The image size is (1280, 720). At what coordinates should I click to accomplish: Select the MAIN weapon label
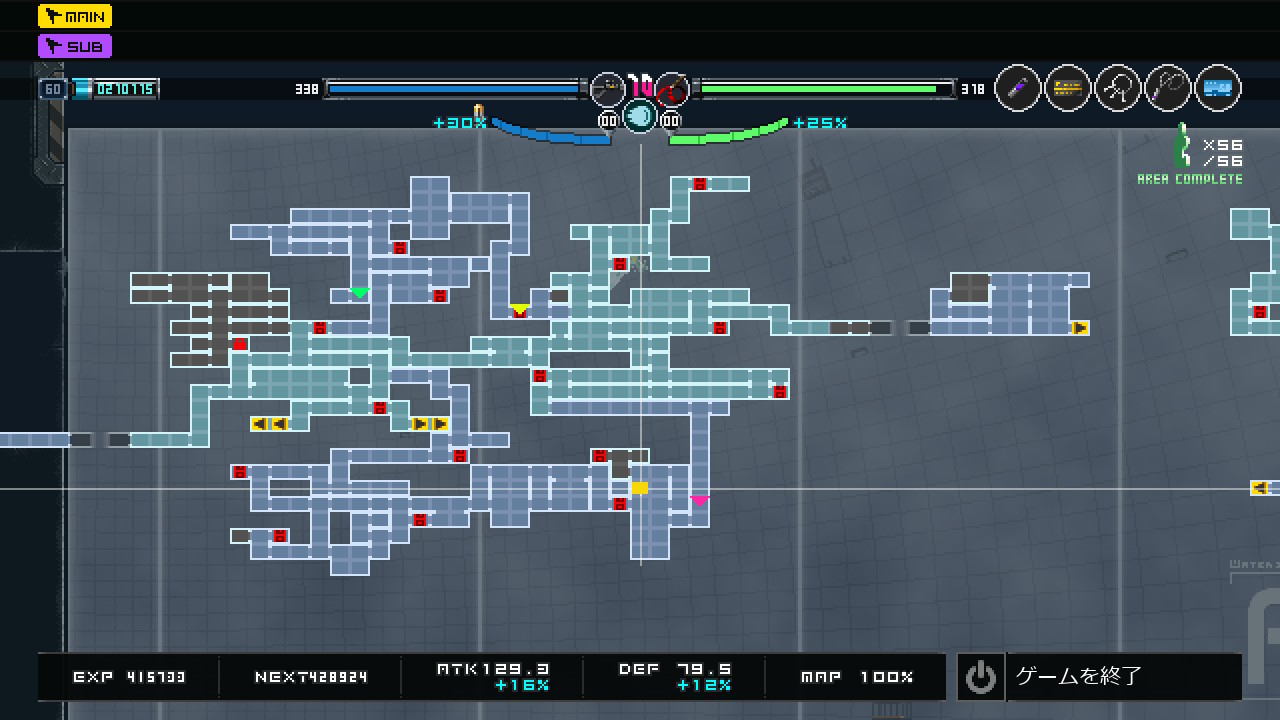pyautogui.click(x=75, y=16)
